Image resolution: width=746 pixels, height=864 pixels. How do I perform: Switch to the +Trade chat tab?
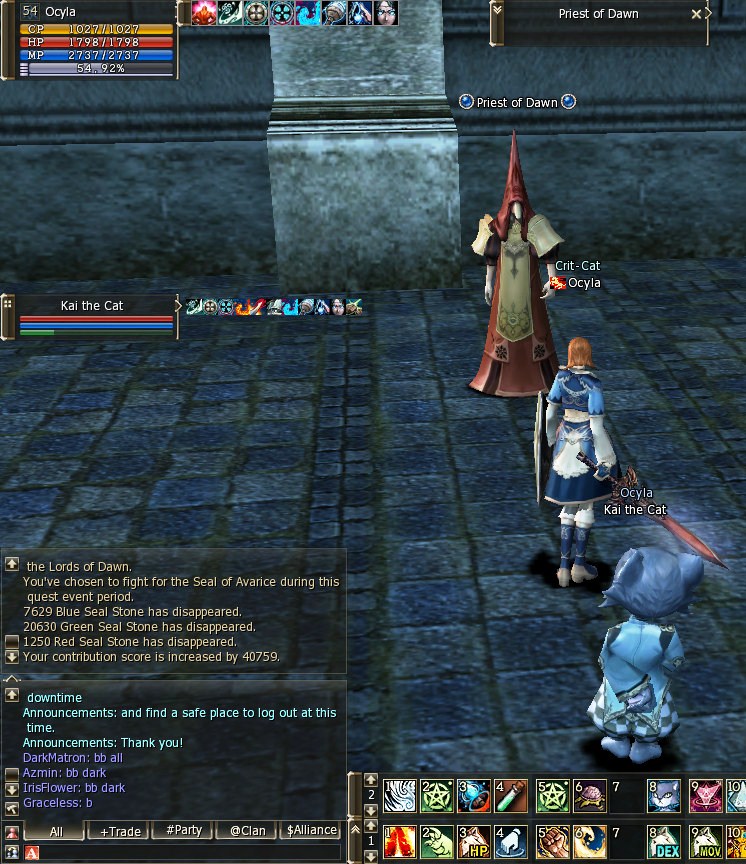(119, 831)
